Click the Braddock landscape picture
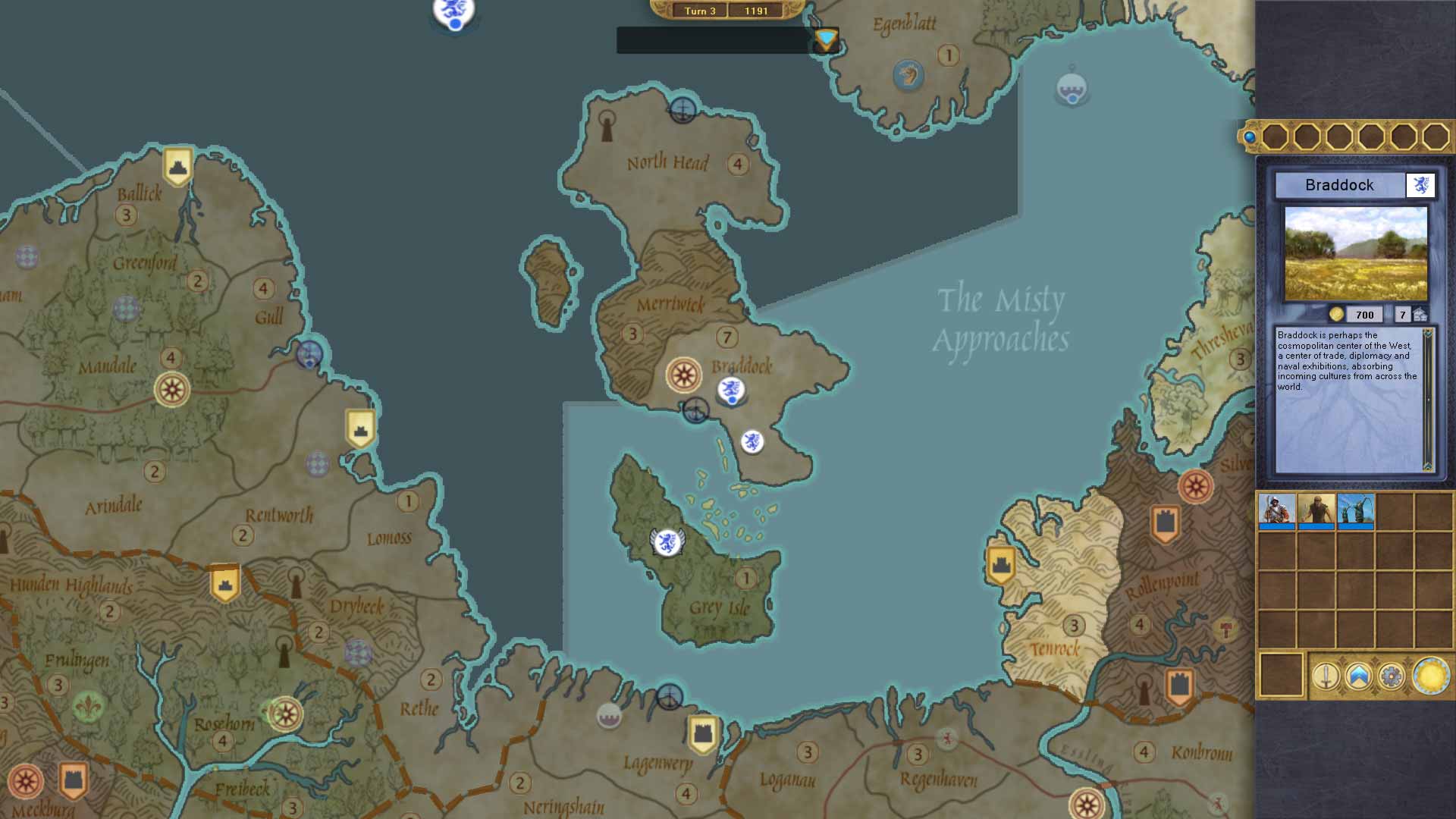This screenshot has height=819, width=1456. [1355, 253]
